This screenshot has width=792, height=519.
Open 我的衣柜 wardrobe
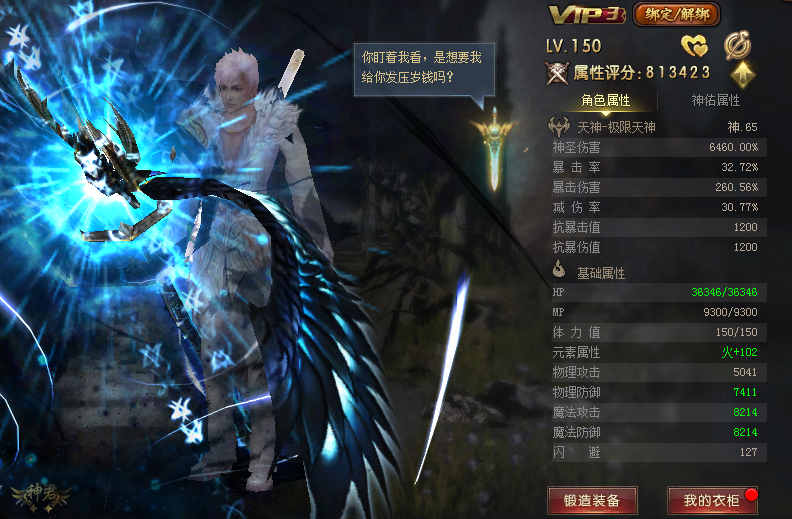pyautogui.click(x=712, y=500)
